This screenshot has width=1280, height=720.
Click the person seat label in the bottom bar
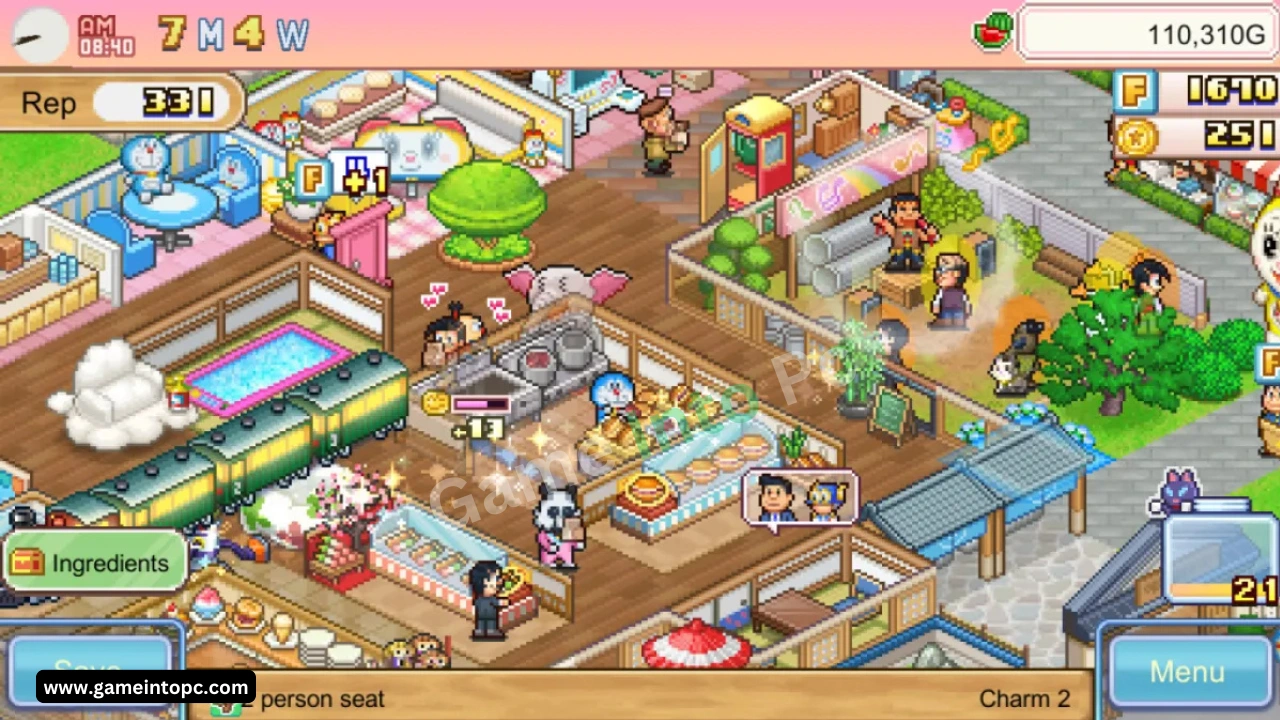pos(320,698)
